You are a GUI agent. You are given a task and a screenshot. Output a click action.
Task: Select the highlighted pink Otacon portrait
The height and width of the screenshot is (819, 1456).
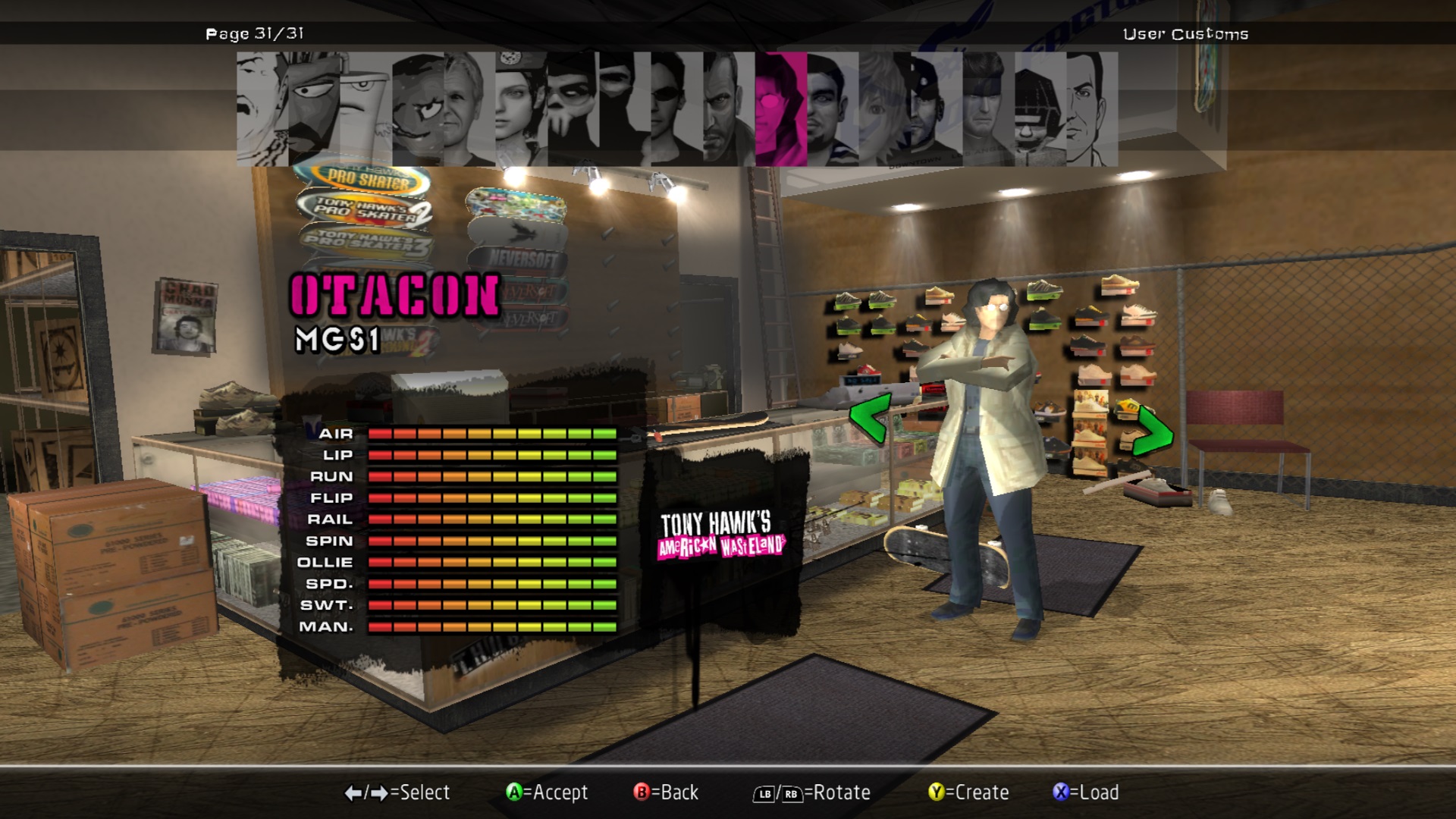click(780, 109)
